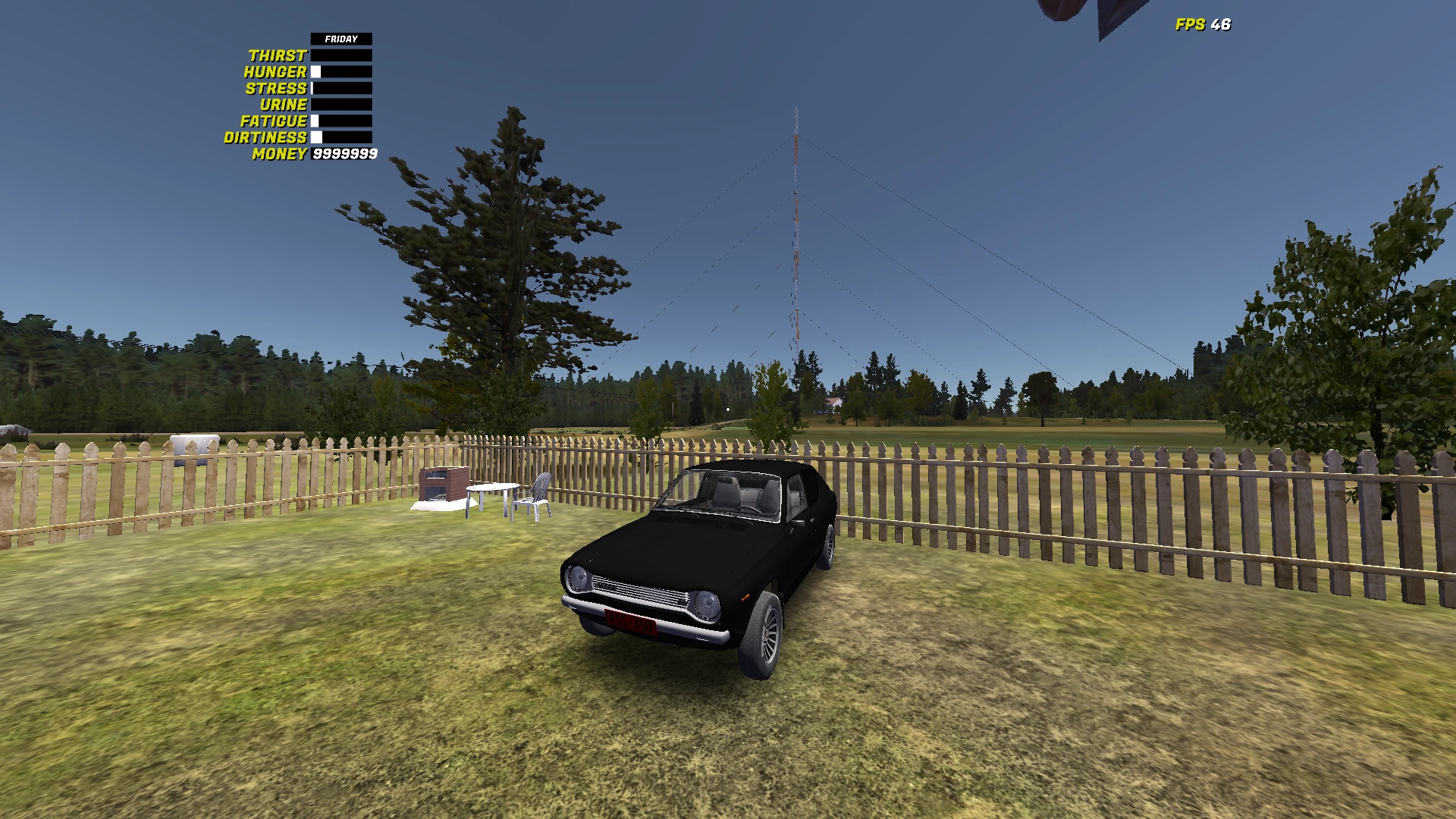Viewport: 1456px width, 819px height.
Task: Click the DIRTINESS meter bar
Action: (341, 137)
